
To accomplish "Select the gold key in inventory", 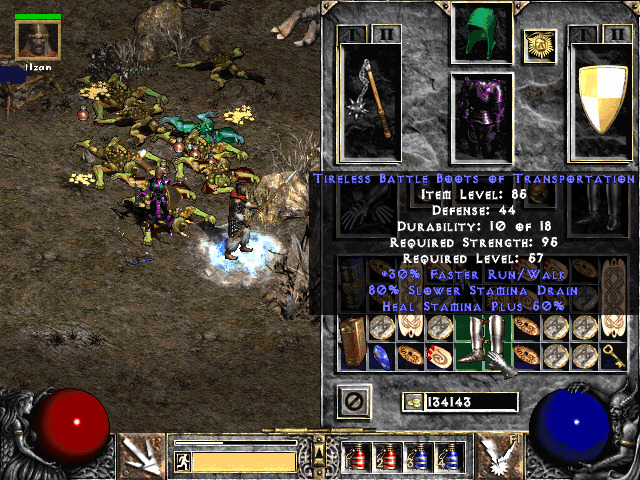I will pyautogui.click(x=614, y=353).
